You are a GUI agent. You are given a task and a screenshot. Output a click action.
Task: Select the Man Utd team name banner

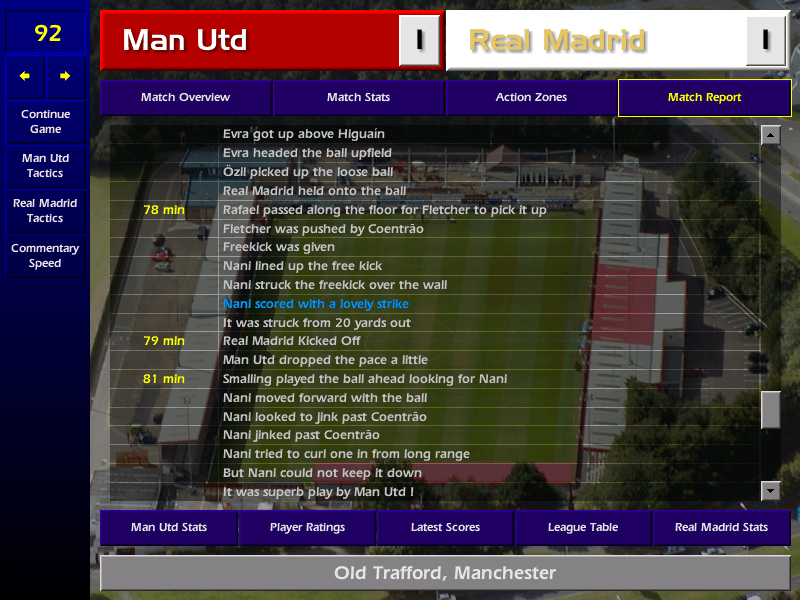pyautogui.click(x=250, y=41)
